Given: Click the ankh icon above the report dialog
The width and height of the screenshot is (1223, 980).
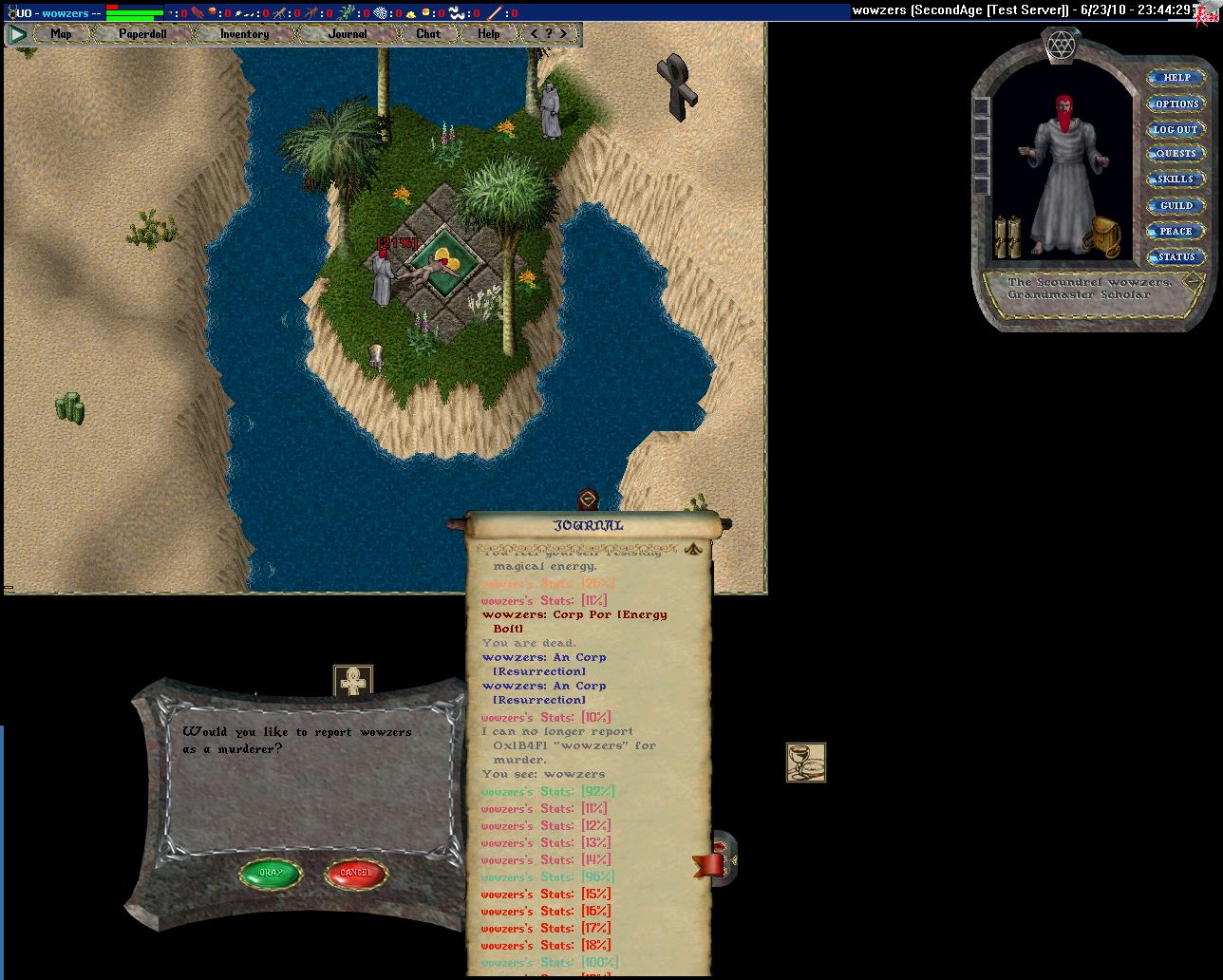Looking at the screenshot, I should (353, 681).
